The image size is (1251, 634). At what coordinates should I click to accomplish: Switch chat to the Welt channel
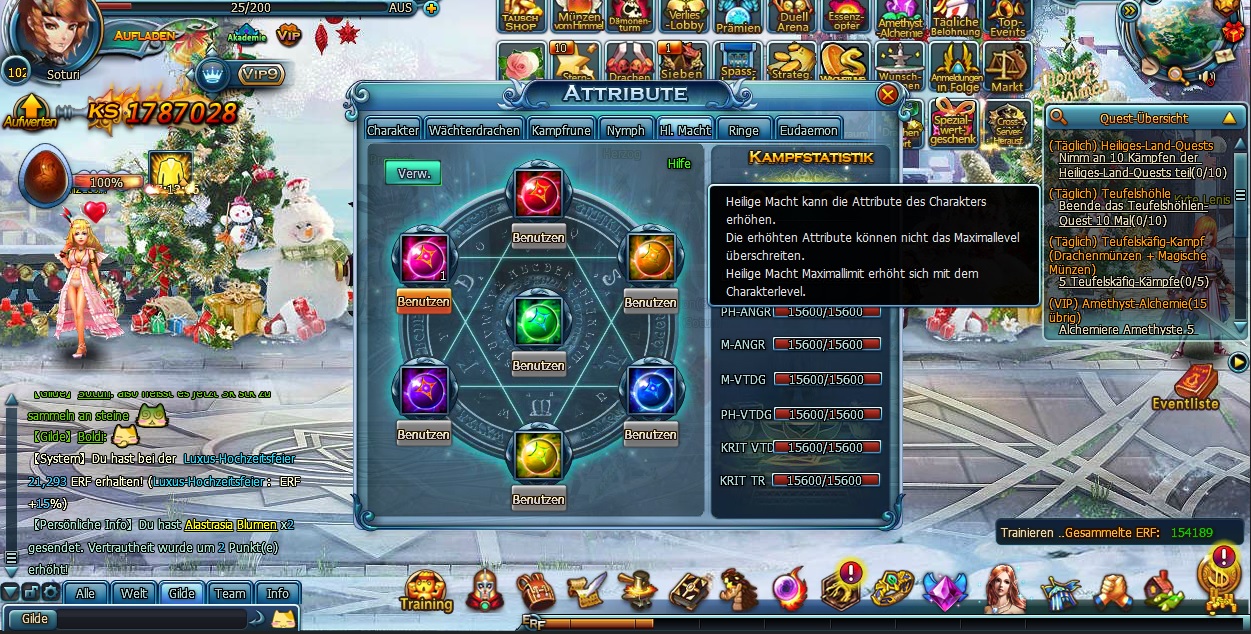tap(134, 593)
